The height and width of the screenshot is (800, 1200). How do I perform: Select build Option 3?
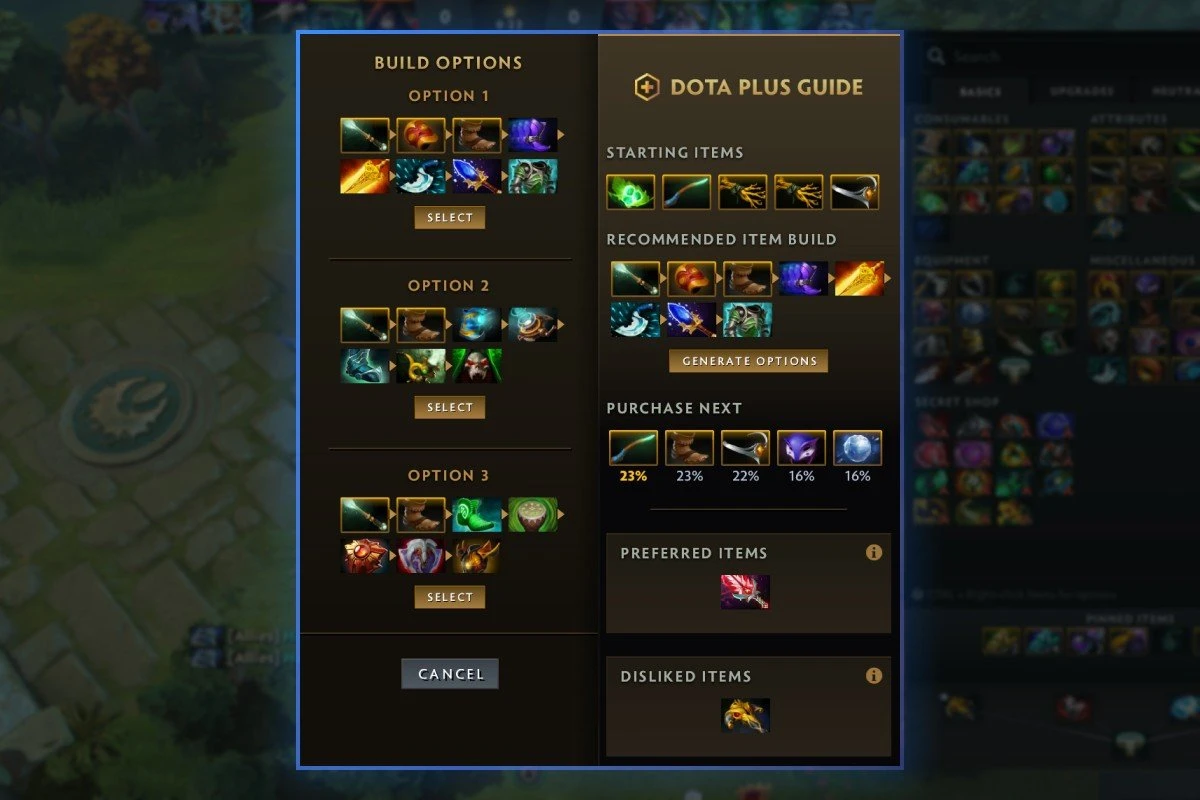[450, 598]
